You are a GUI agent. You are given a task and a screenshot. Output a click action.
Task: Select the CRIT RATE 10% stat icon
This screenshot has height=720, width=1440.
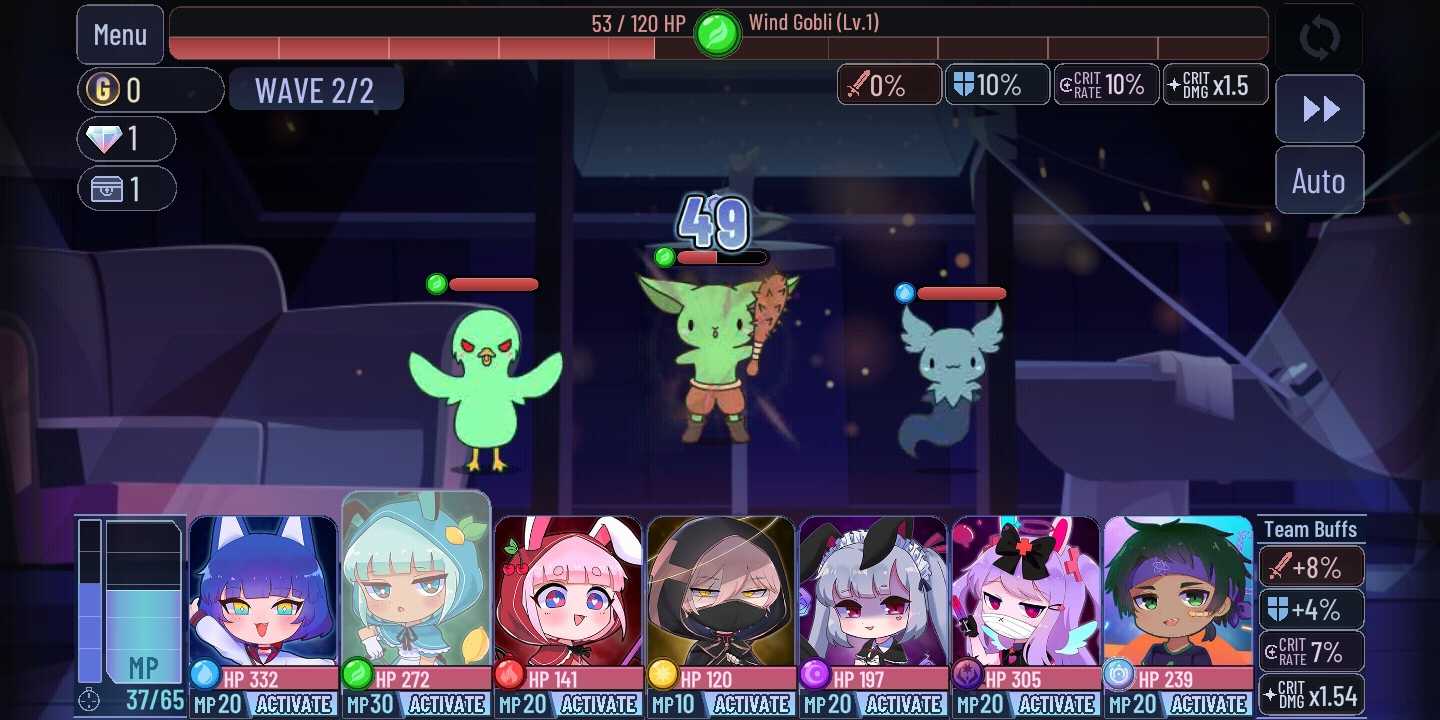click(x=1106, y=85)
